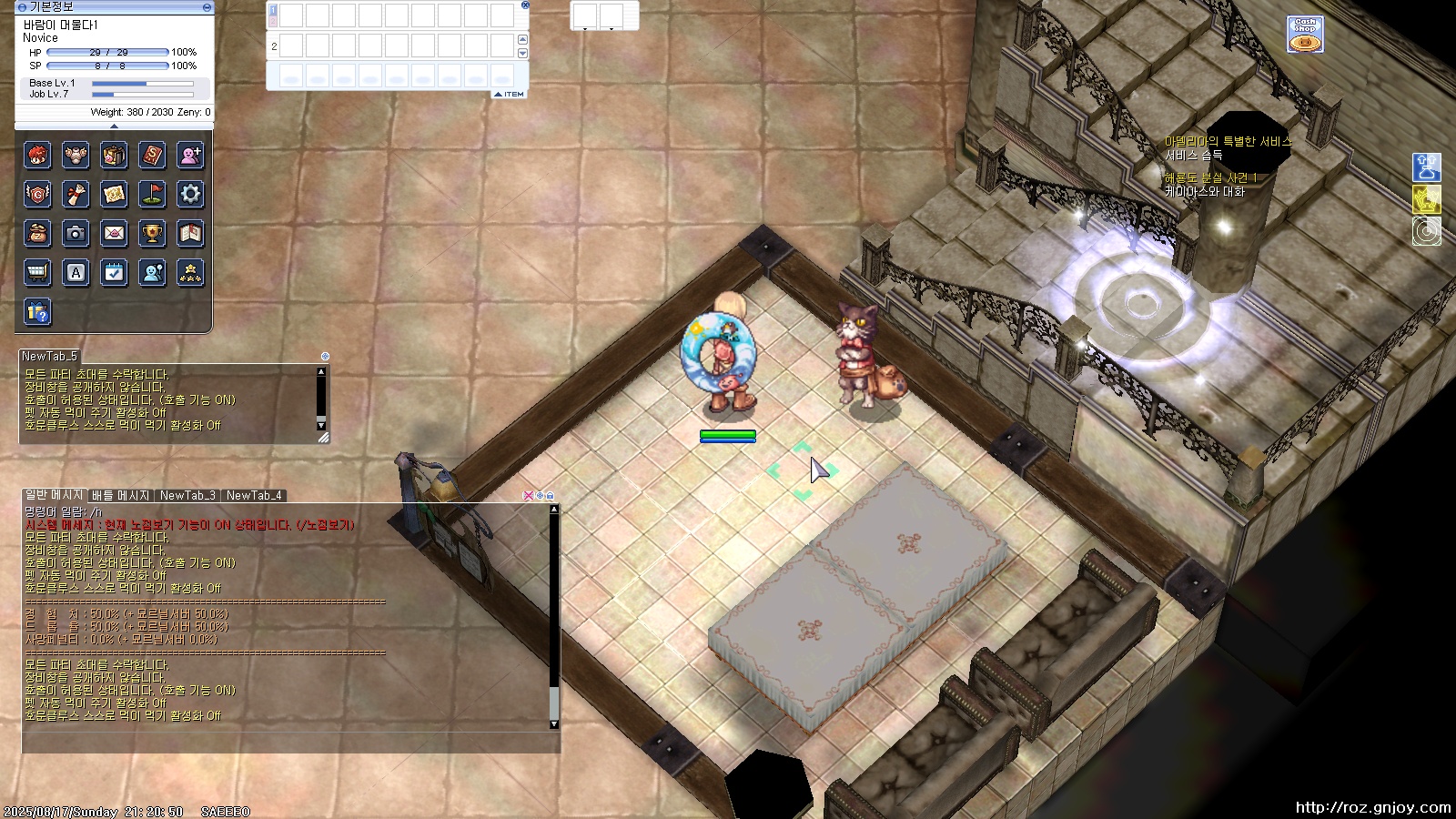Open the mail envelope icon

pos(114,233)
